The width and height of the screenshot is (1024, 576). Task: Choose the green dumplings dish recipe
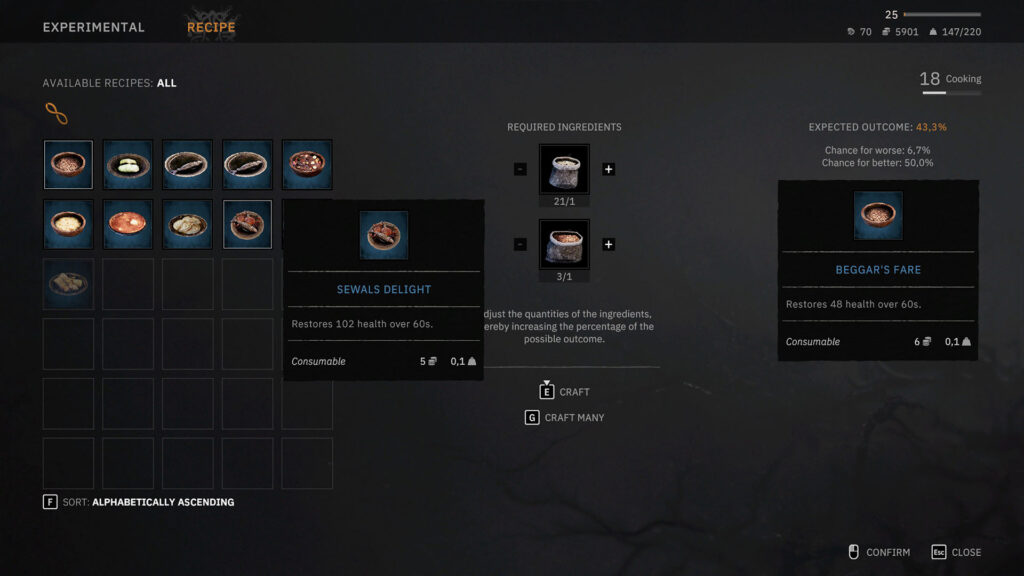pos(128,165)
